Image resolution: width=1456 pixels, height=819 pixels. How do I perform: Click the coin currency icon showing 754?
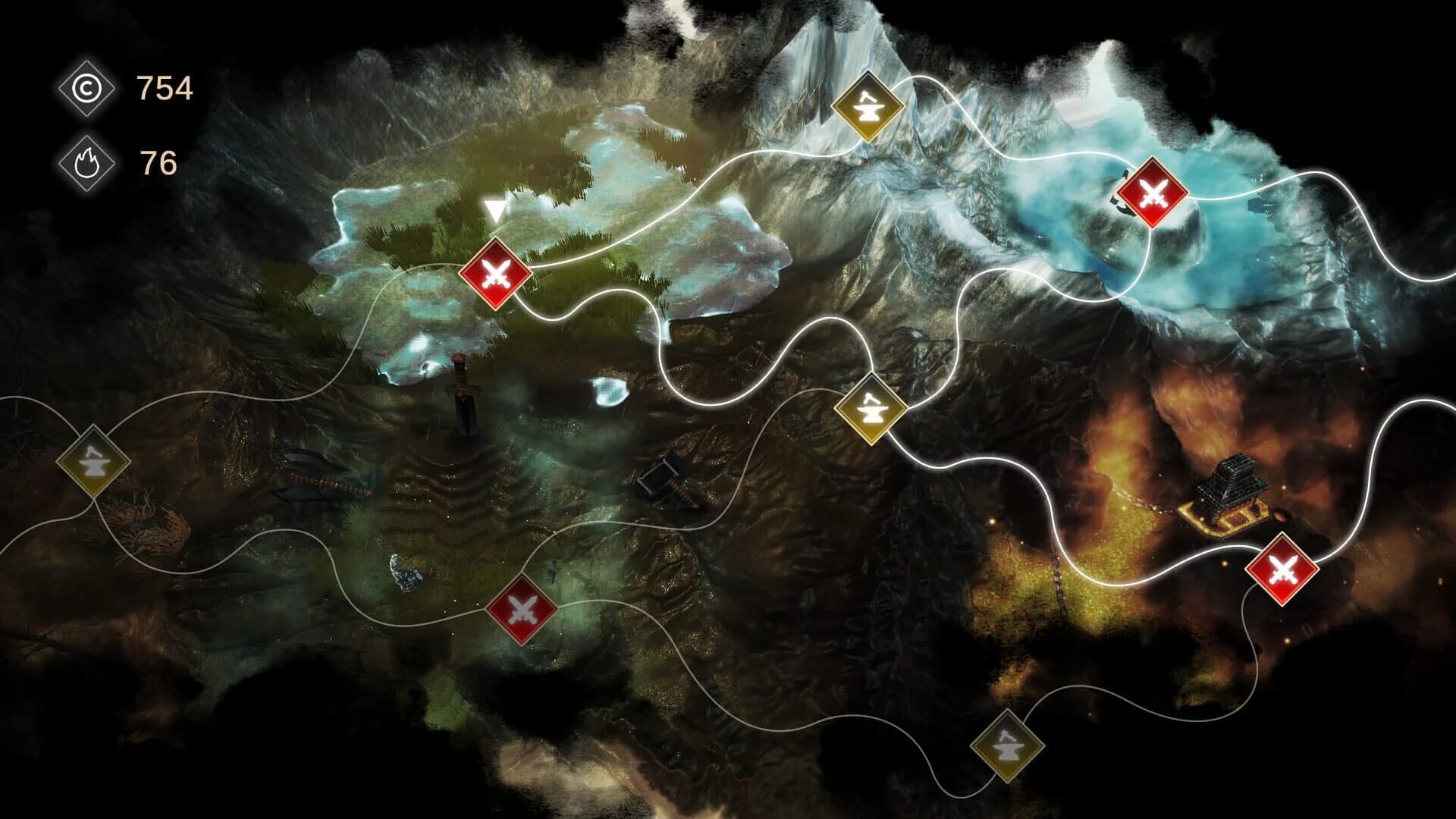[89, 88]
